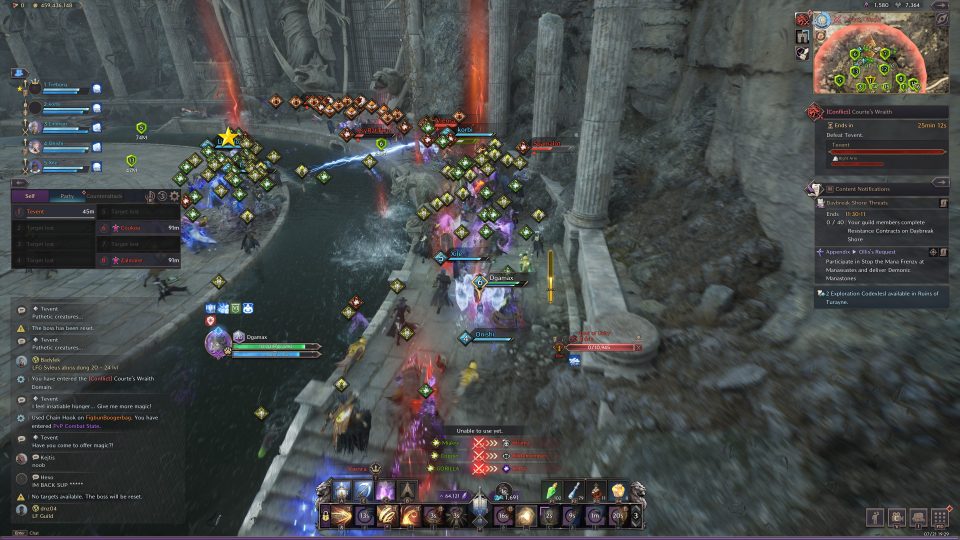Image resolution: width=960 pixels, height=540 pixels.
Task: Switch to the Self target tab
Action: point(29,197)
